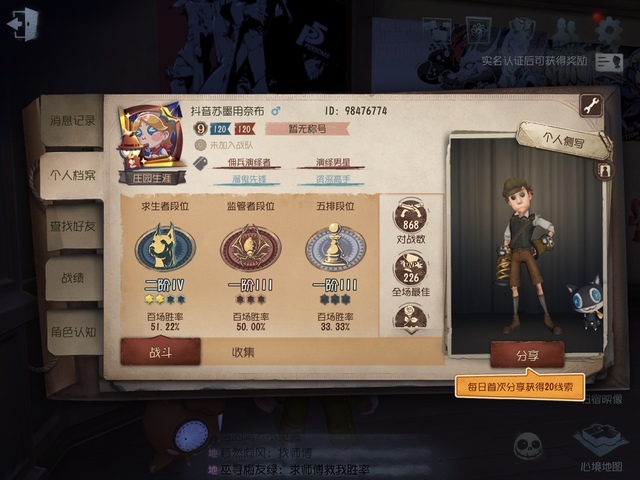Exit through the door icon
Screen dimensions: 640x480
(x=21, y=24)
